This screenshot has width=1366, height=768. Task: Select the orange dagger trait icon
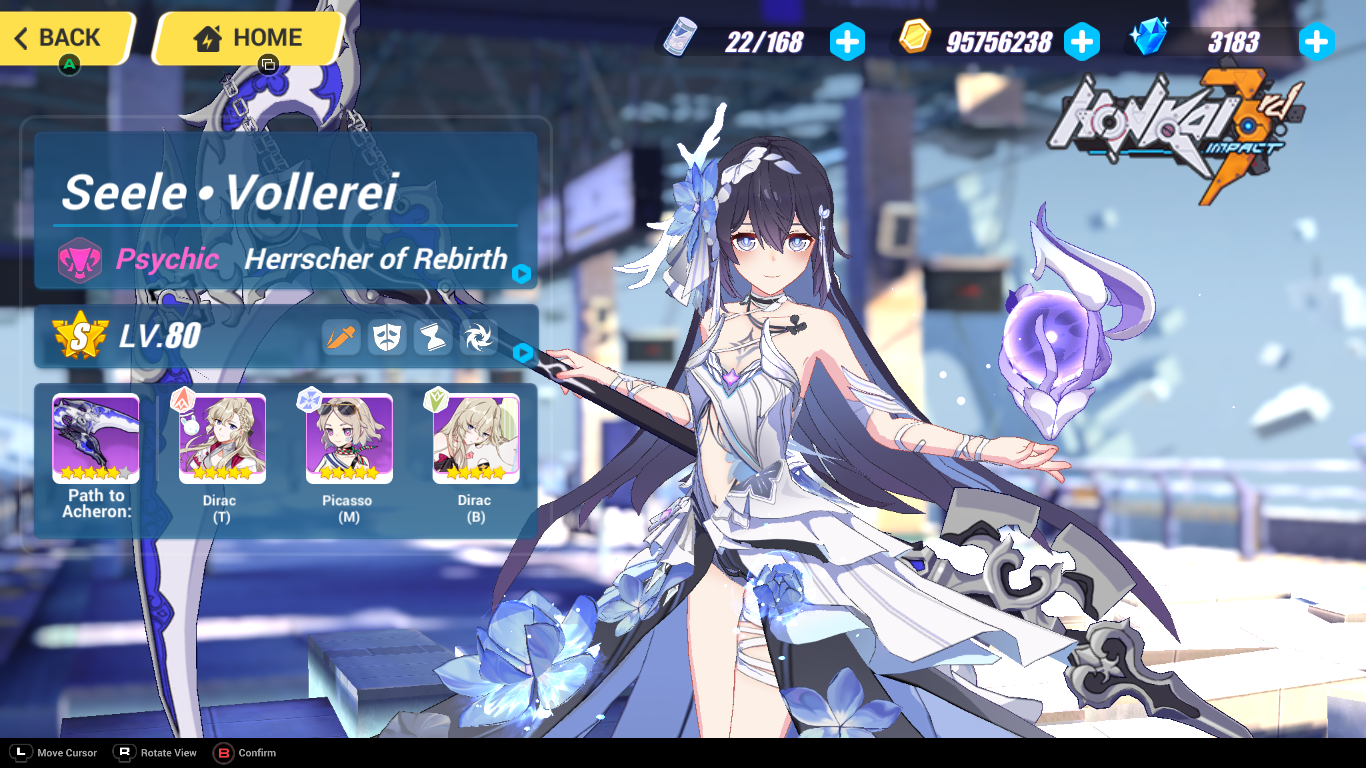click(340, 337)
